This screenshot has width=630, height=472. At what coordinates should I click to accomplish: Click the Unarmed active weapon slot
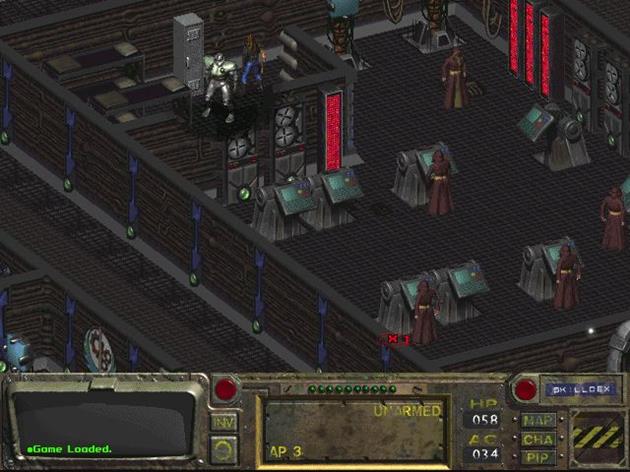(x=356, y=430)
